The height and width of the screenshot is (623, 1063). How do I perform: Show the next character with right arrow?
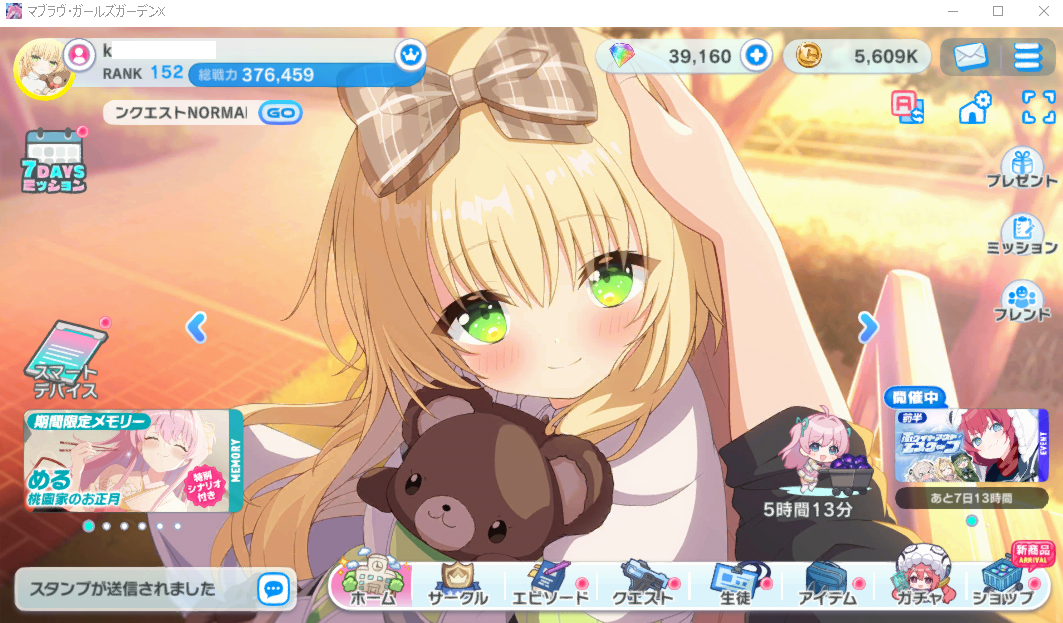coord(868,326)
